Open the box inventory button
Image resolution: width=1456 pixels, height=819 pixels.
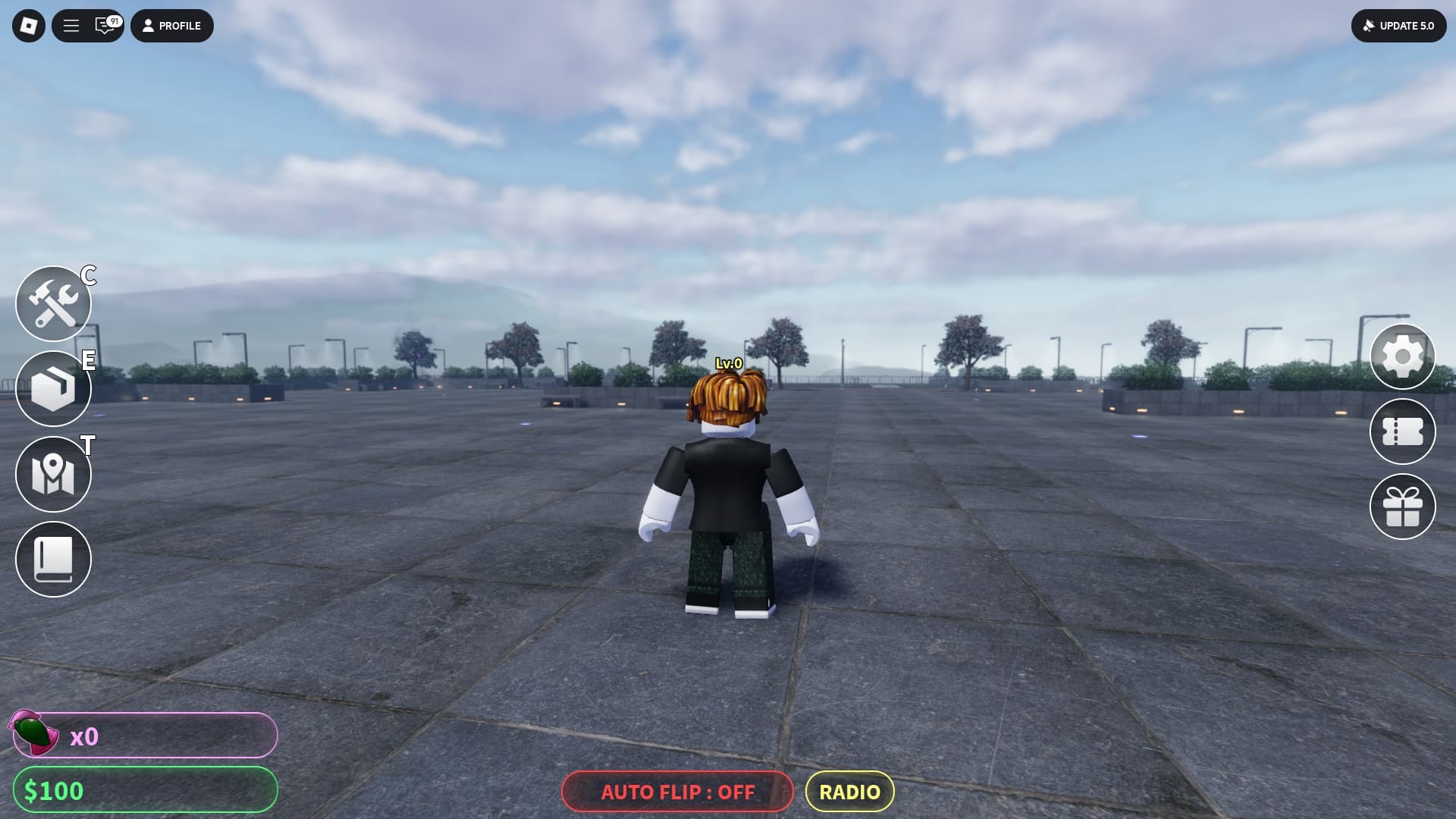pyautogui.click(x=53, y=389)
